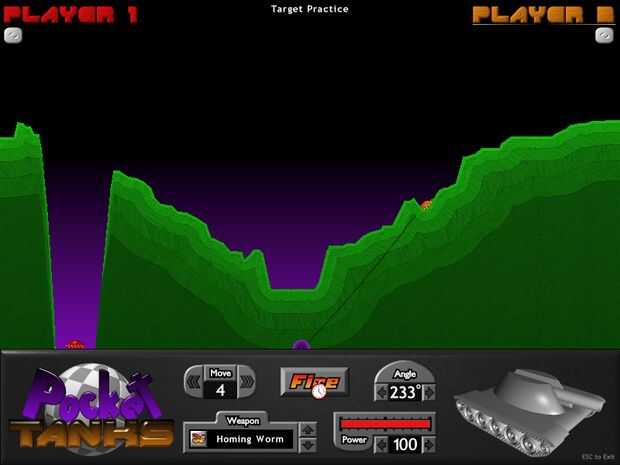Increase the firing angle
The width and height of the screenshot is (620, 465).
[x=429, y=392]
